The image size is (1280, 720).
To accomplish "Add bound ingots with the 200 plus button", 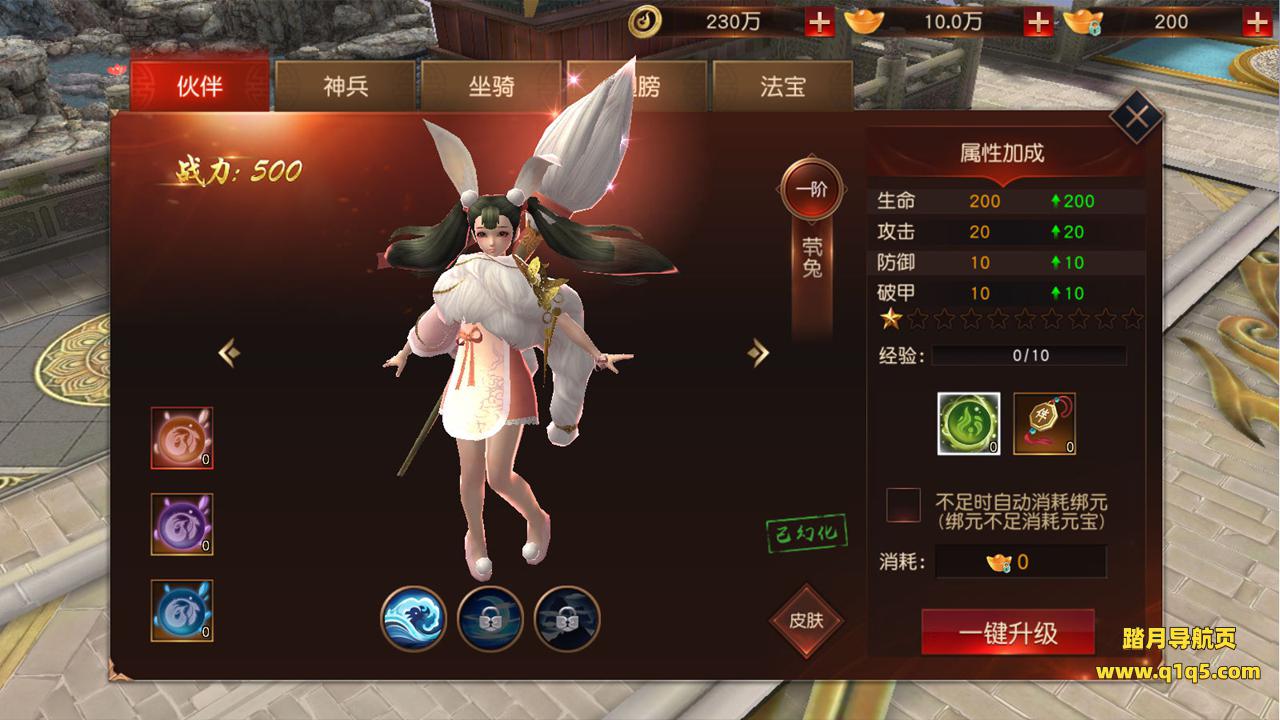I will click(1258, 22).
